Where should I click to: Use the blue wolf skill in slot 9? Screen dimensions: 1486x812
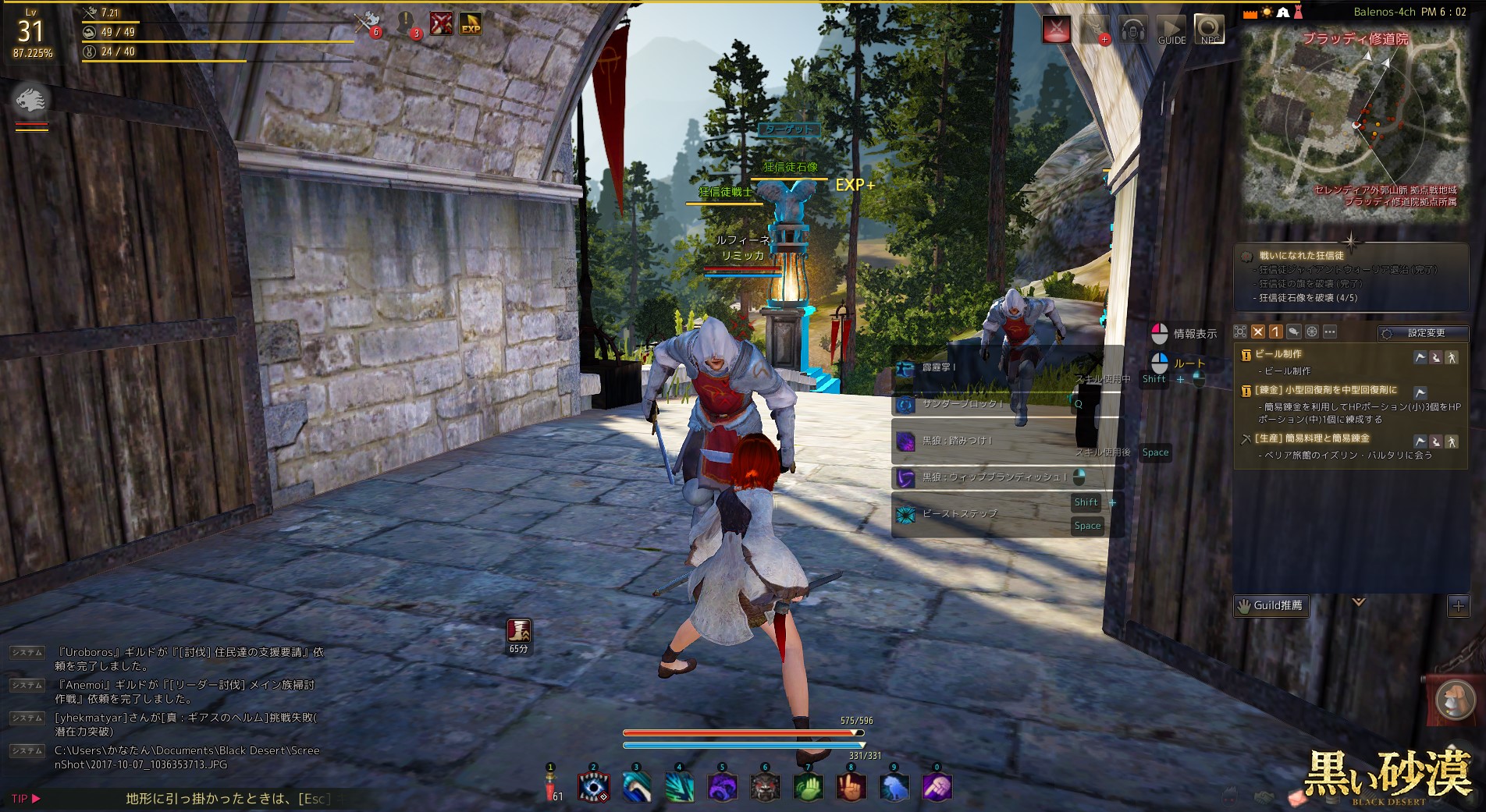[894, 787]
